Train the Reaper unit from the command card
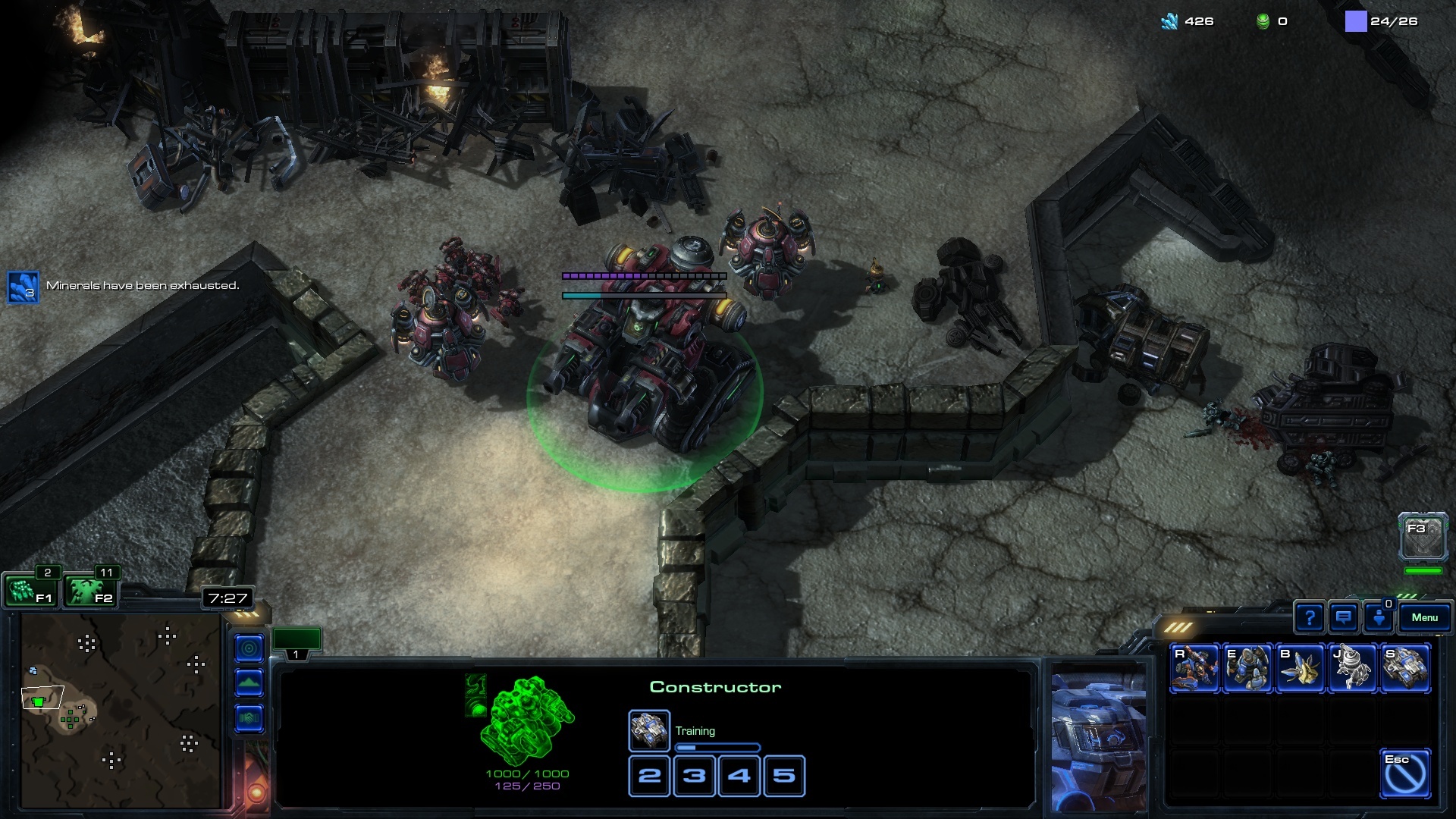Image resolution: width=1456 pixels, height=819 pixels. [x=1194, y=668]
